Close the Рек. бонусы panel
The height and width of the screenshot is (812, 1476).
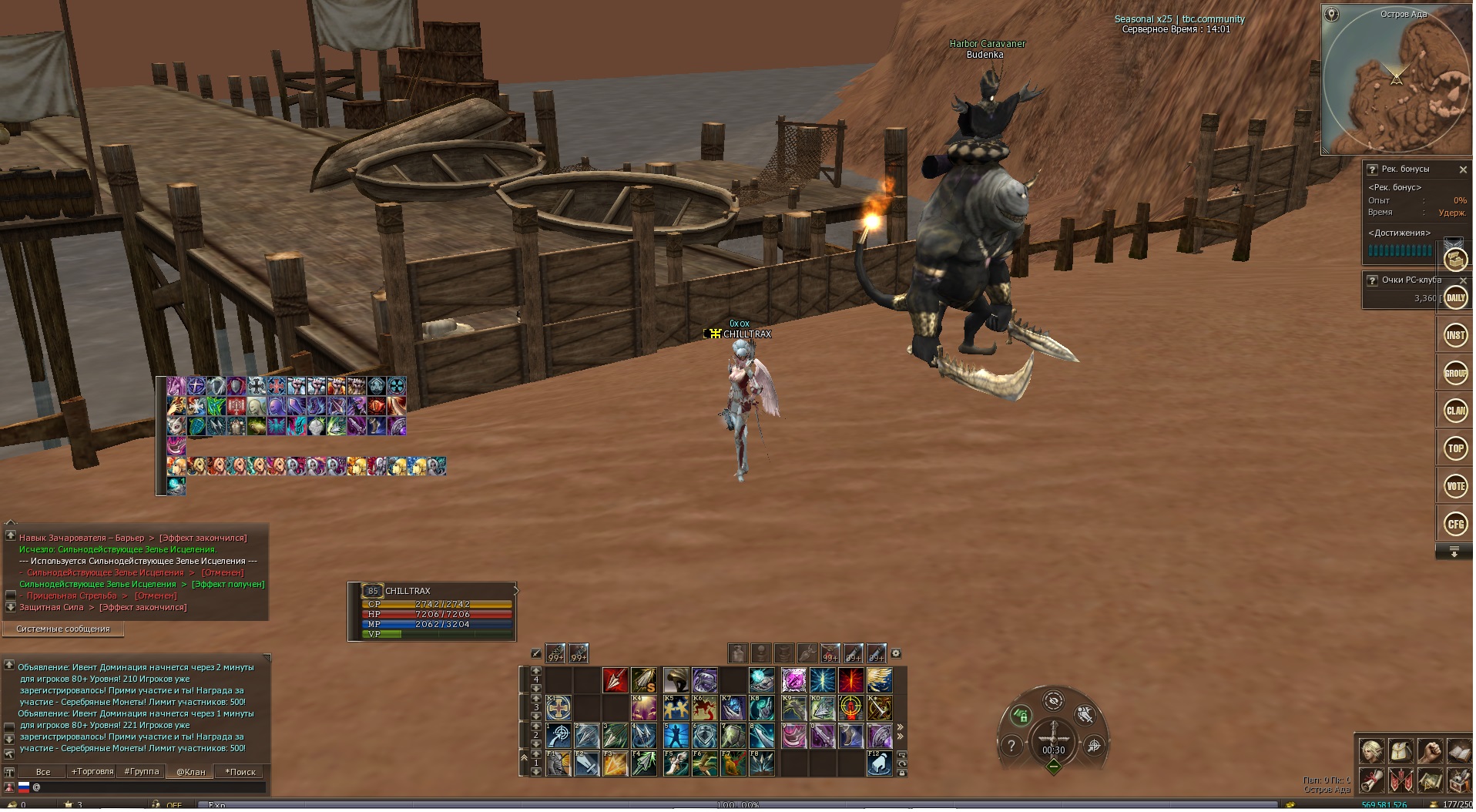pos(1463,169)
